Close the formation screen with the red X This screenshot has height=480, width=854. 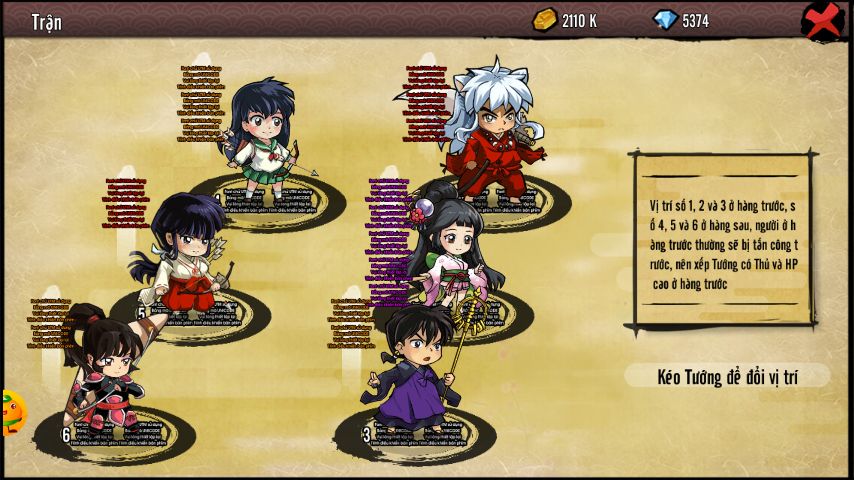pos(822,20)
